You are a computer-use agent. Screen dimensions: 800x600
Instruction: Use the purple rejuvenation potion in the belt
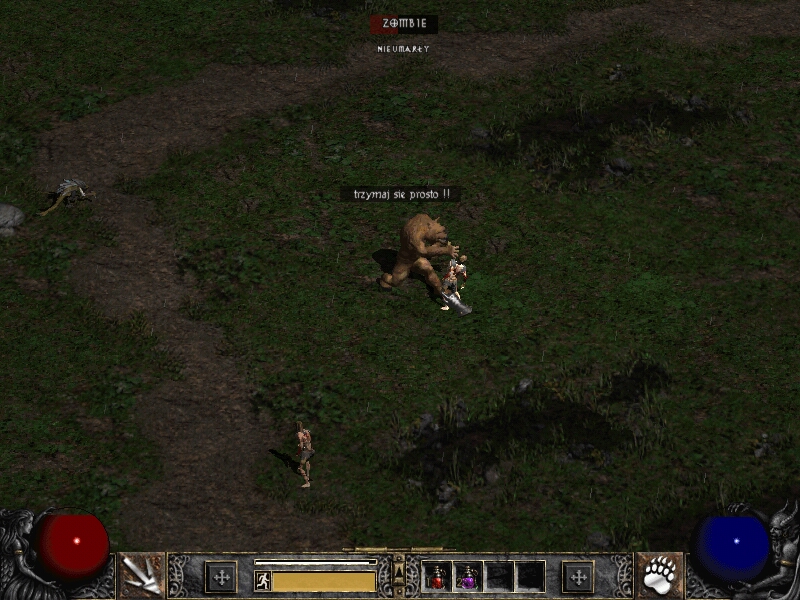468,577
